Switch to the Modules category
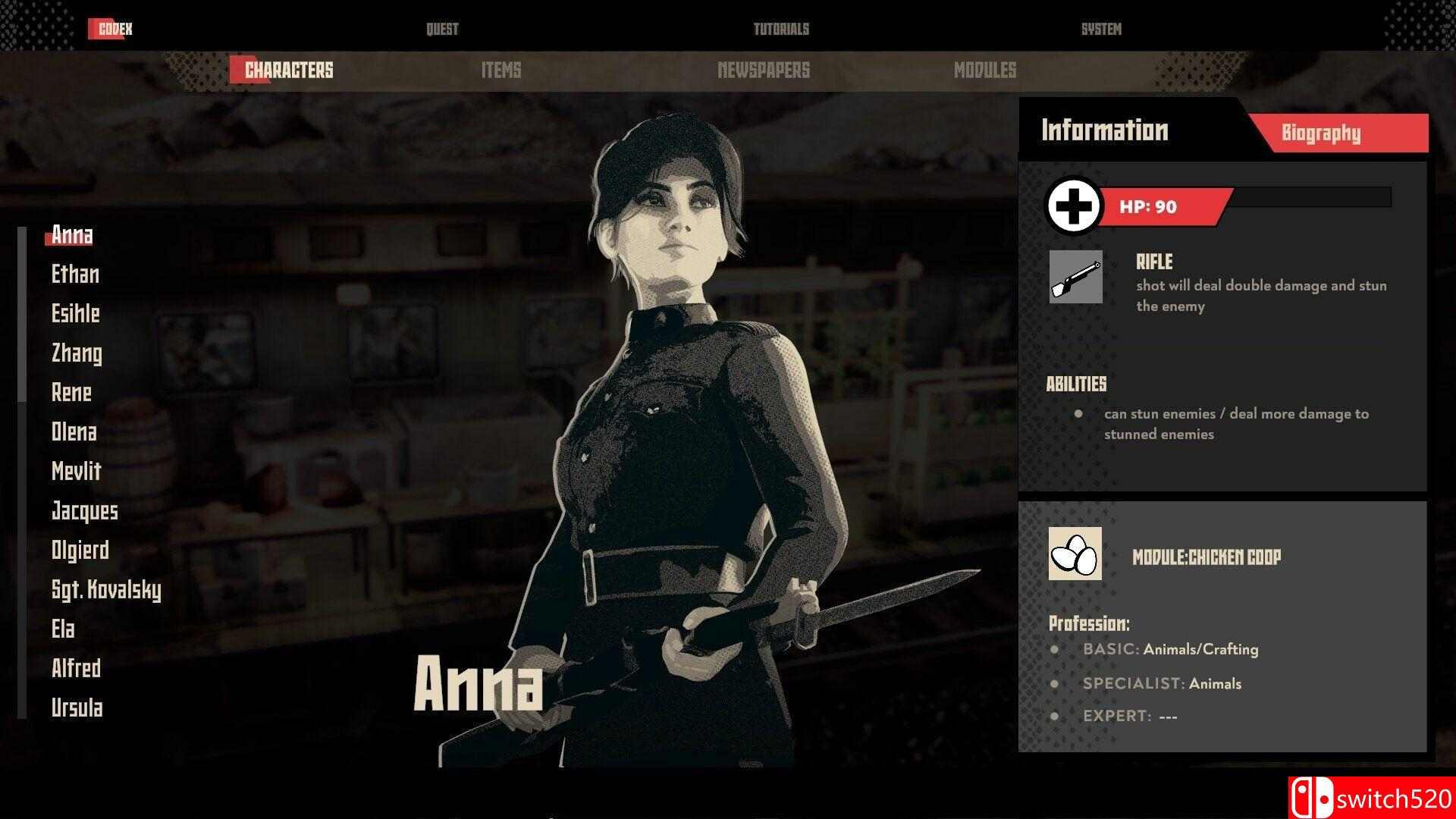1456x819 pixels. 985,71
